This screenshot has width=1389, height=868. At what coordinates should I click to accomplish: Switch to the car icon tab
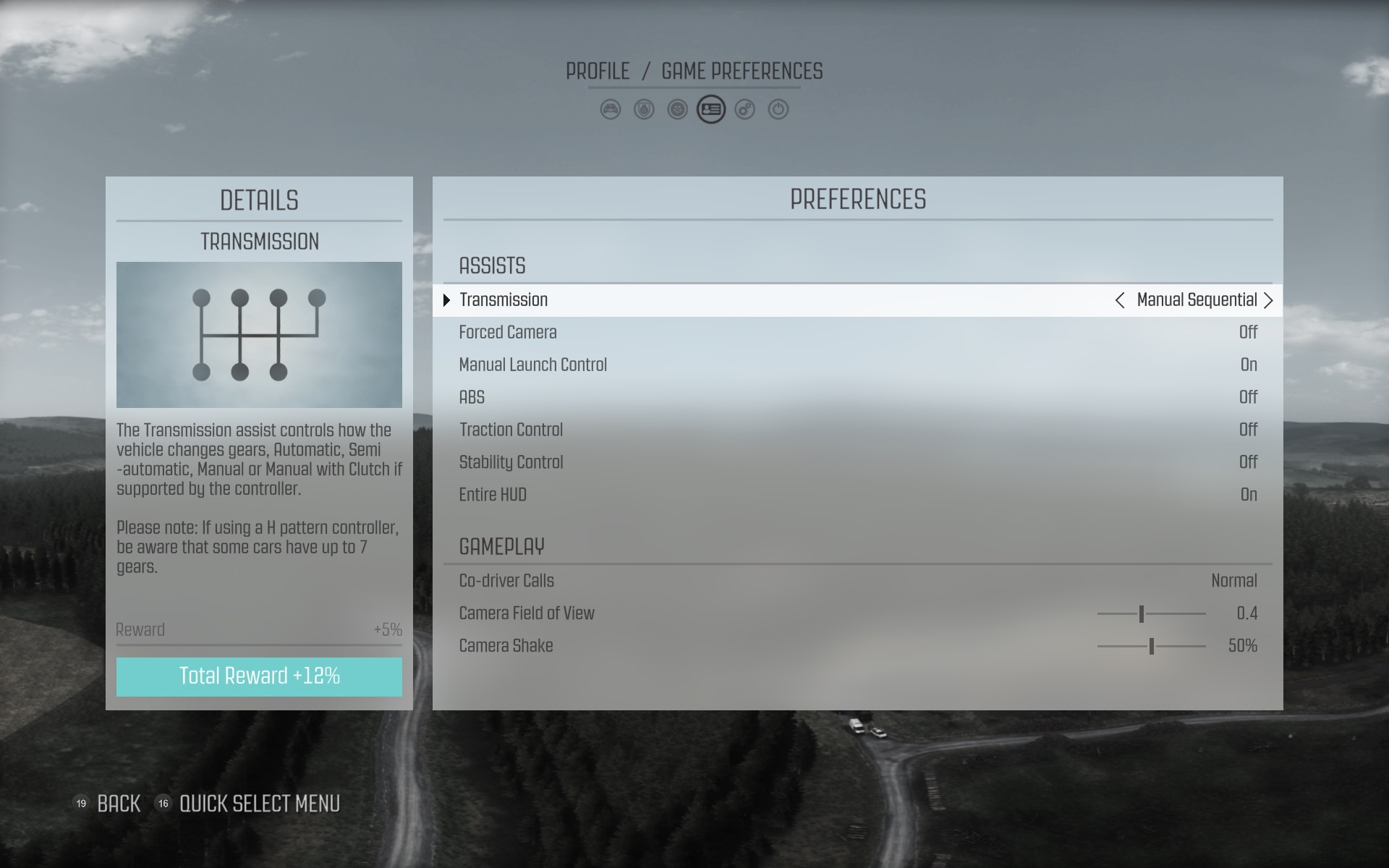[x=611, y=110]
